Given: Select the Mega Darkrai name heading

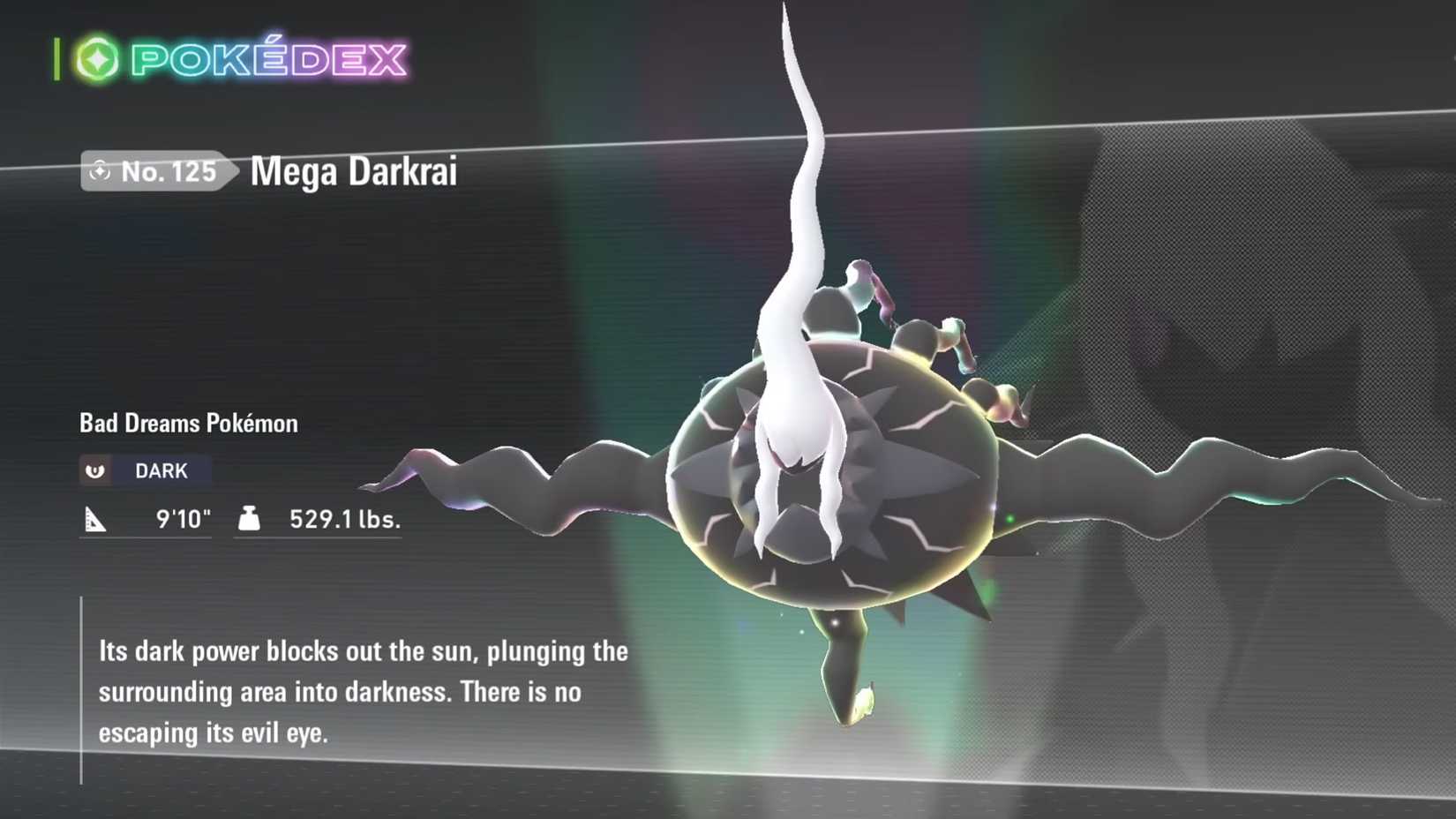Looking at the screenshot, I should 351,171.
